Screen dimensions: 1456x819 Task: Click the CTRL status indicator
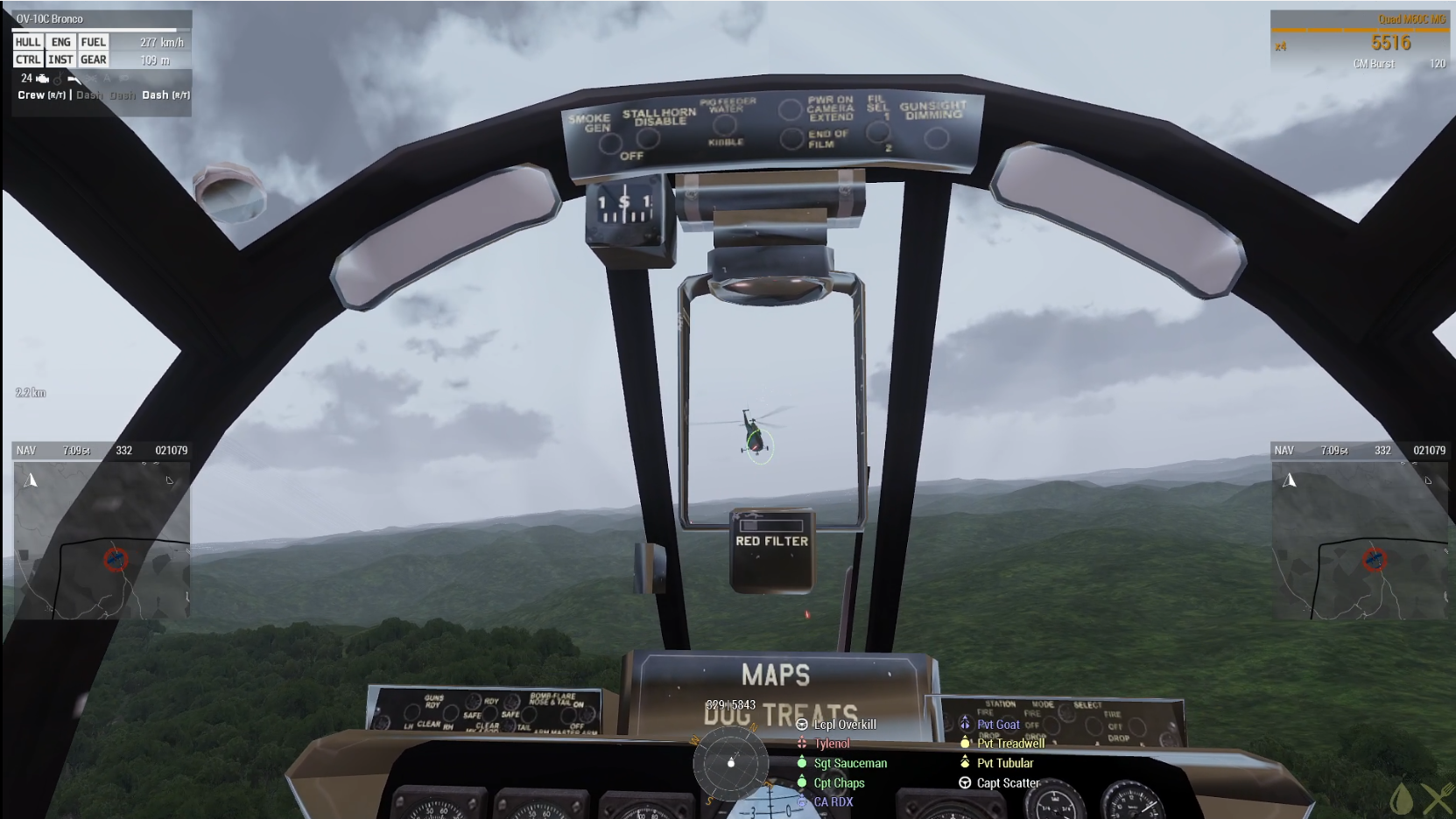(x=28, y=59)
